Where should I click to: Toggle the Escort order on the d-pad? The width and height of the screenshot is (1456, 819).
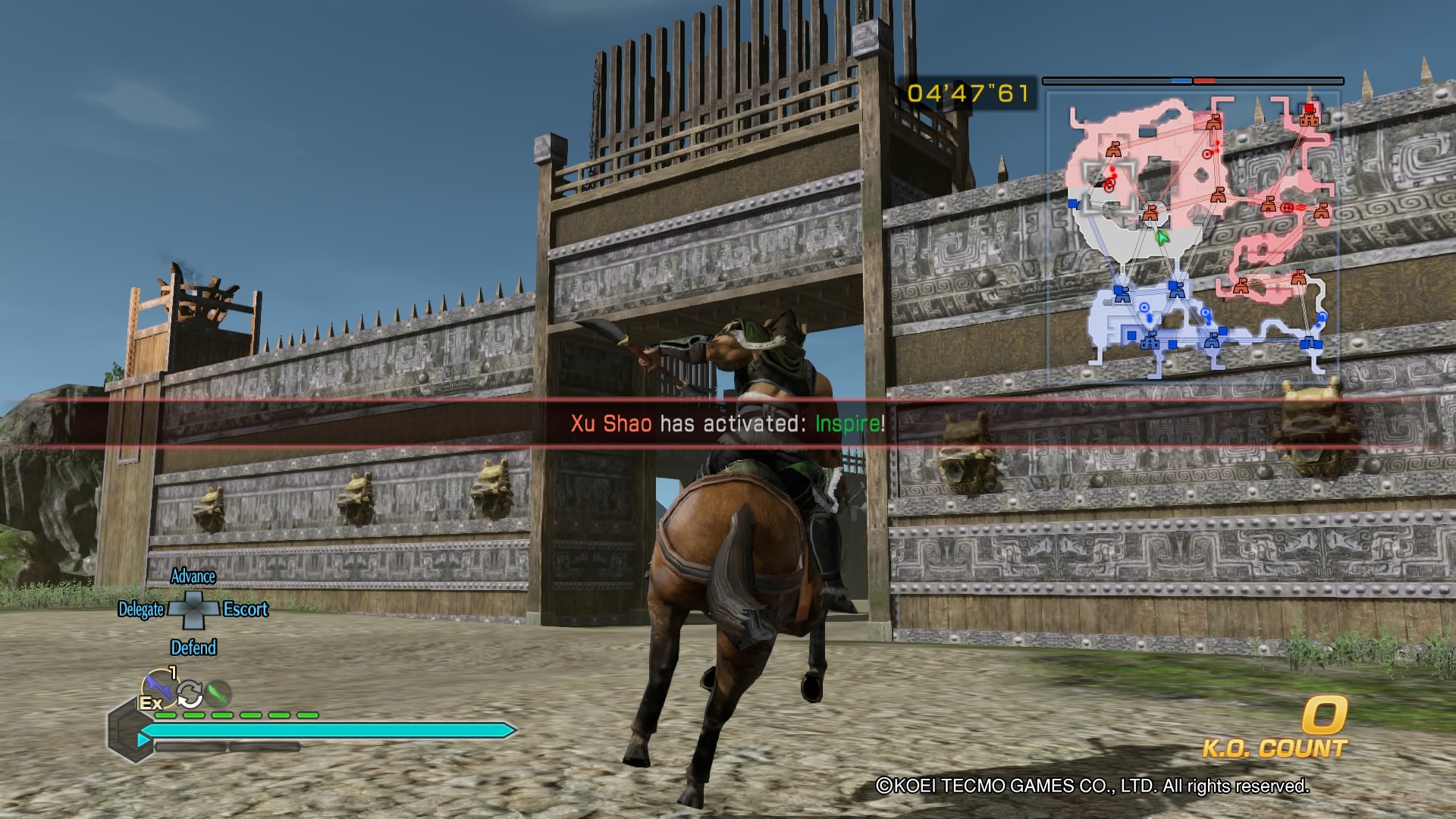pyautogui.click(x=244, y=610)
